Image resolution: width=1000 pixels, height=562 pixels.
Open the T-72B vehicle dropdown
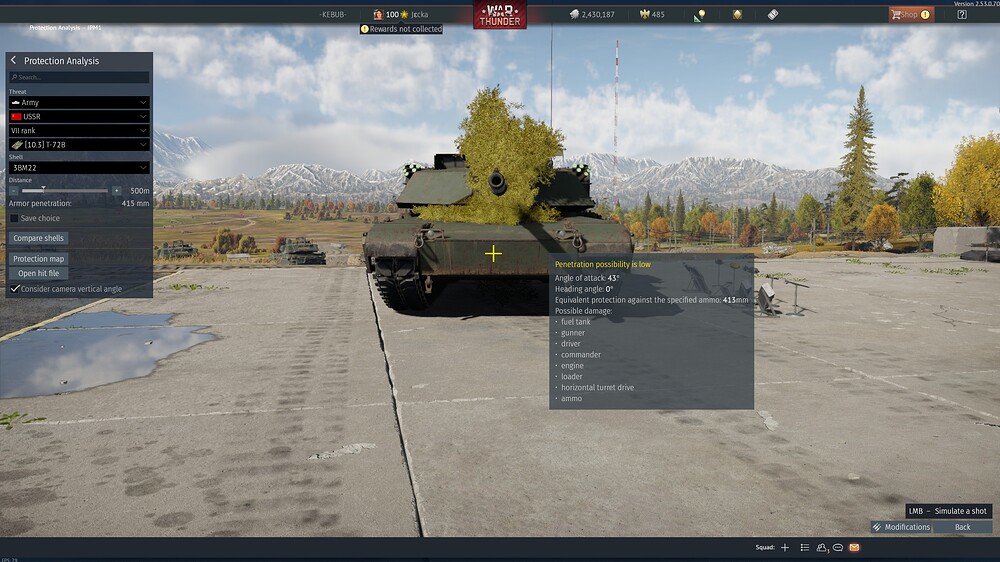tap(79, 145)
